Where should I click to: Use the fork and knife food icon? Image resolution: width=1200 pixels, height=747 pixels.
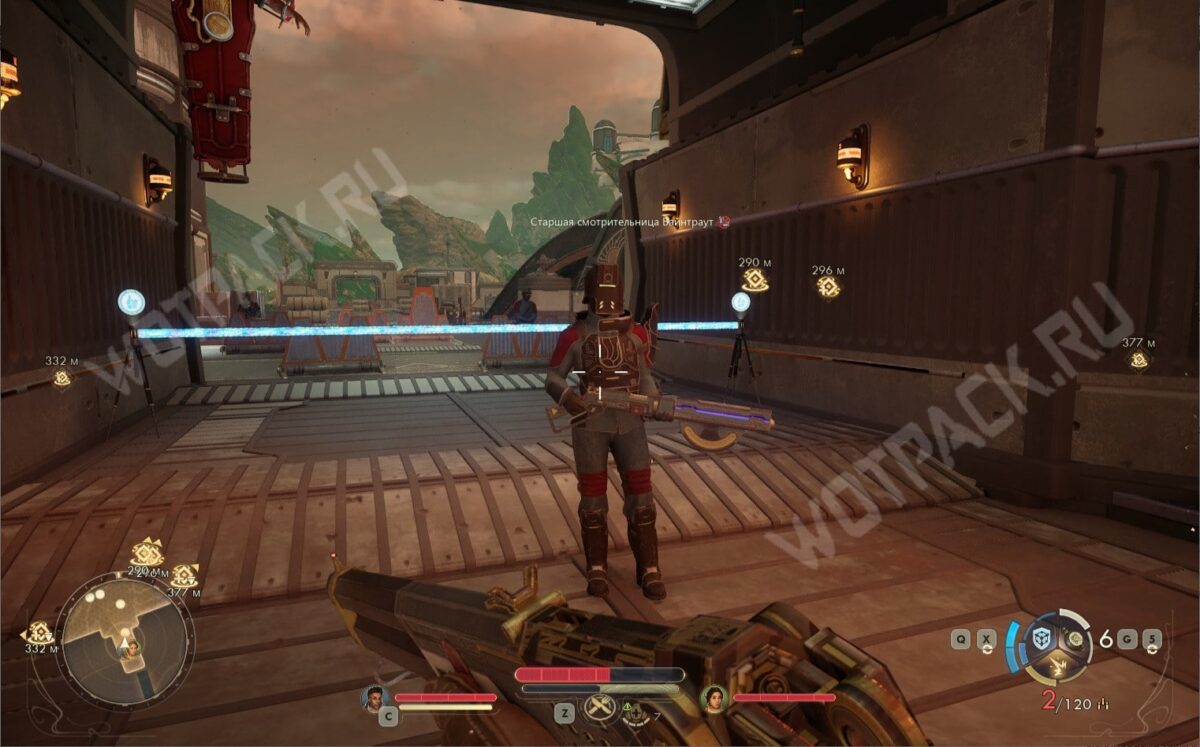[600, 707]
